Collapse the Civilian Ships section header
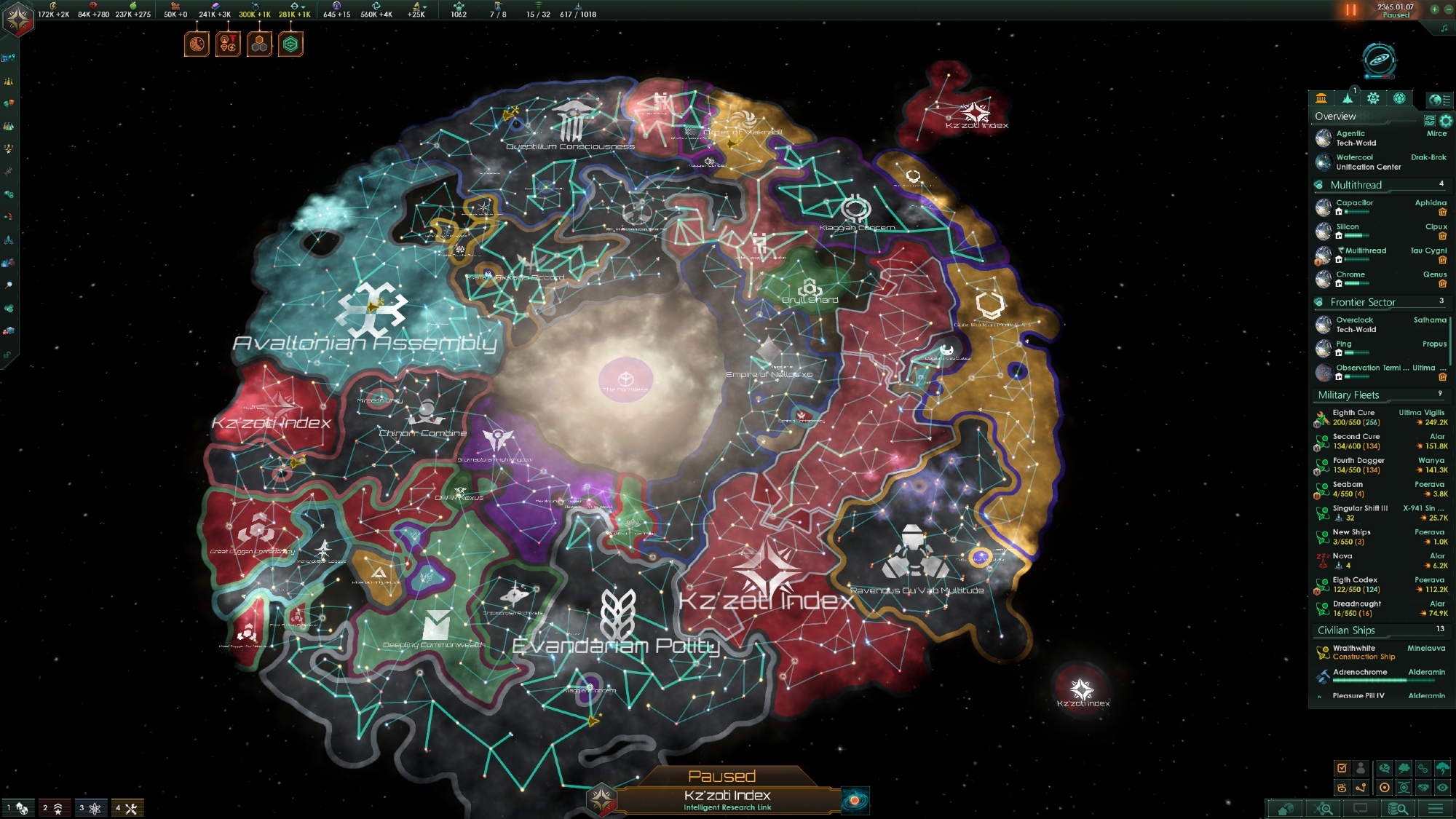Image resolution: width=1456 pixels, height=819 pixels. (1346, 630)
